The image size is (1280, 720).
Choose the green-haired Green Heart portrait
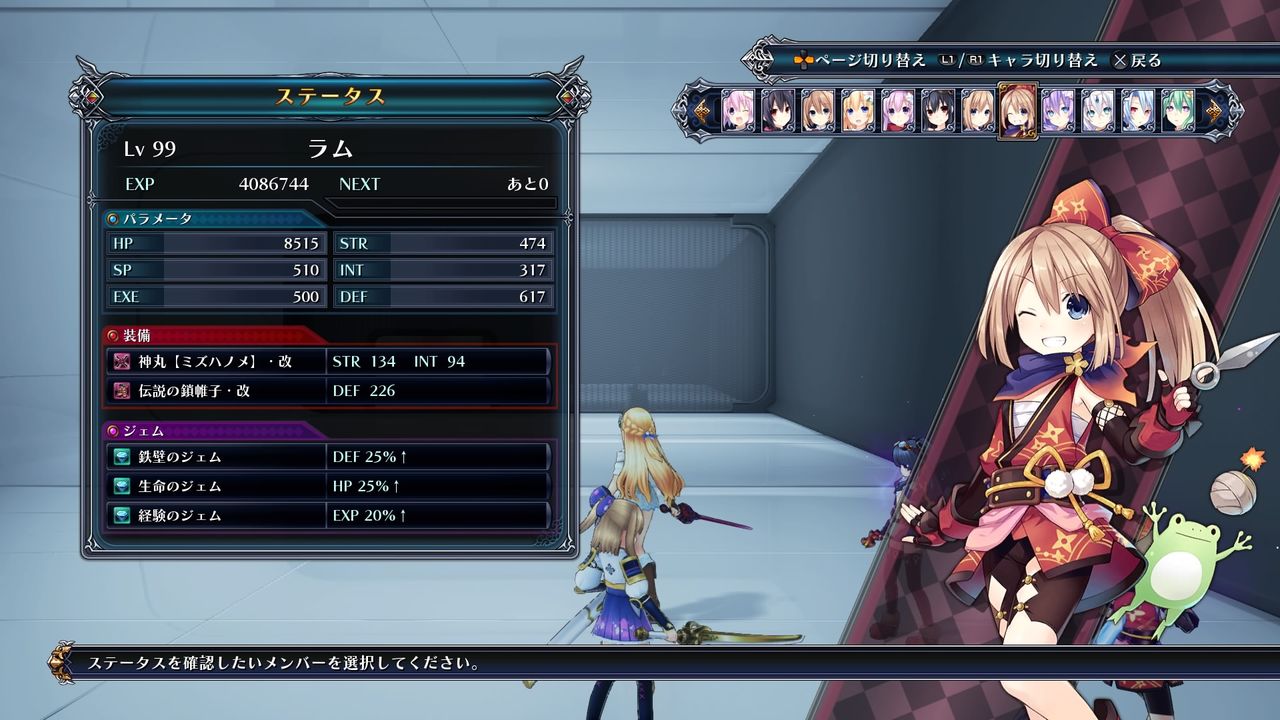(1177, 111)
